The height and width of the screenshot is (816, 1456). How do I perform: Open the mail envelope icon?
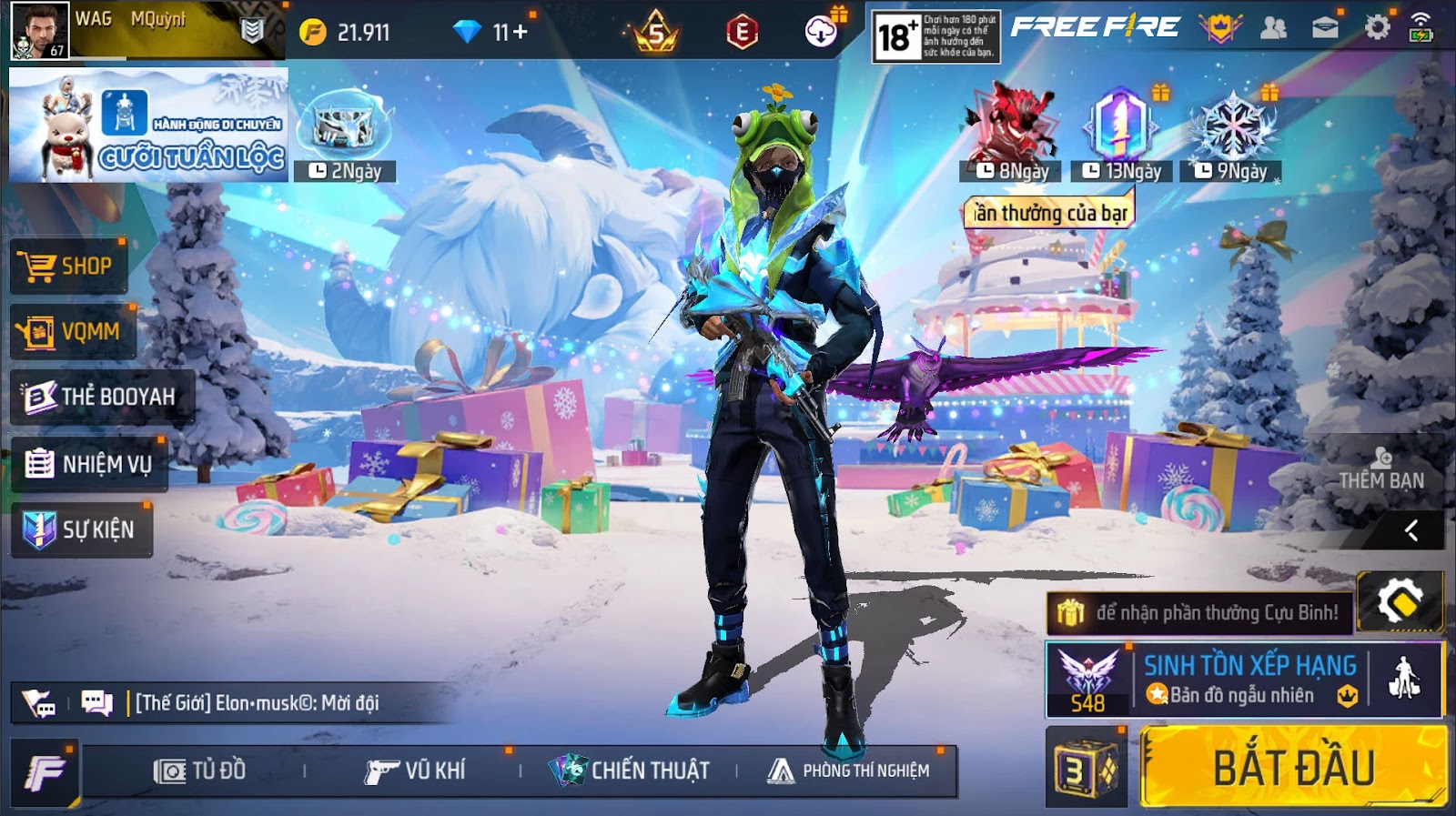pos(1325,28)
